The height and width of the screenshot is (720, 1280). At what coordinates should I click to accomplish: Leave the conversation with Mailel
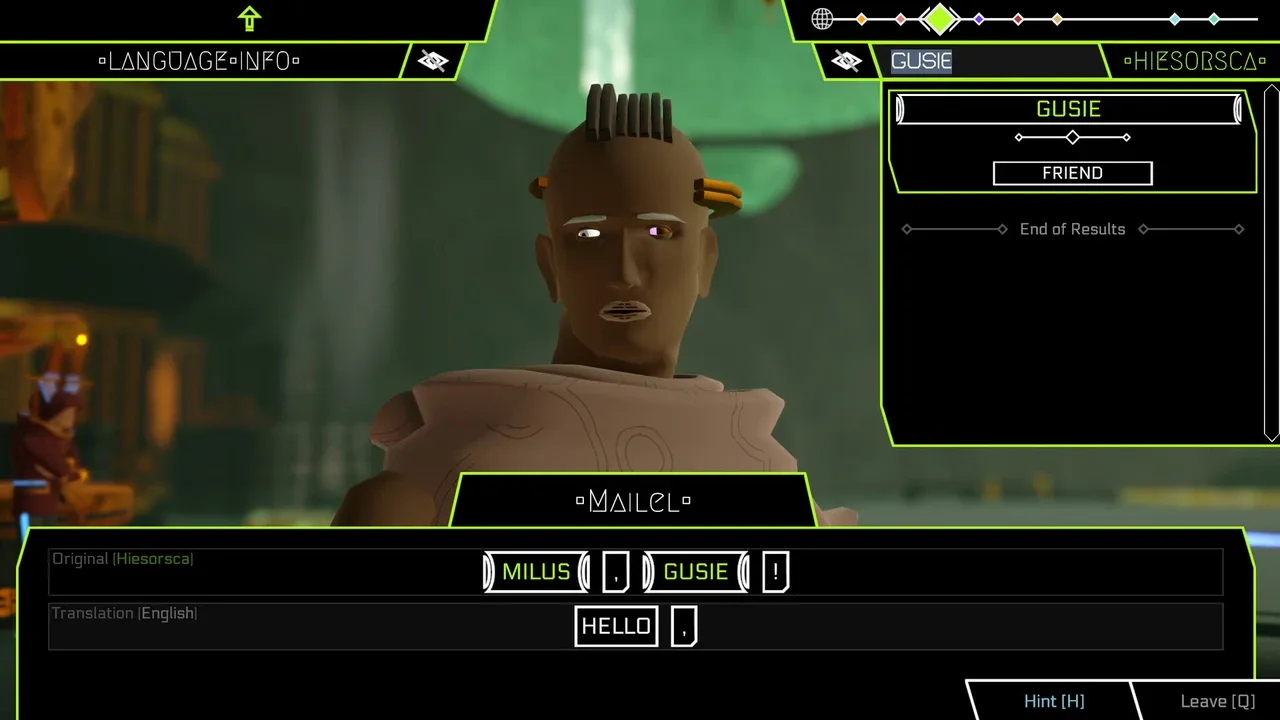[1216, 701]
